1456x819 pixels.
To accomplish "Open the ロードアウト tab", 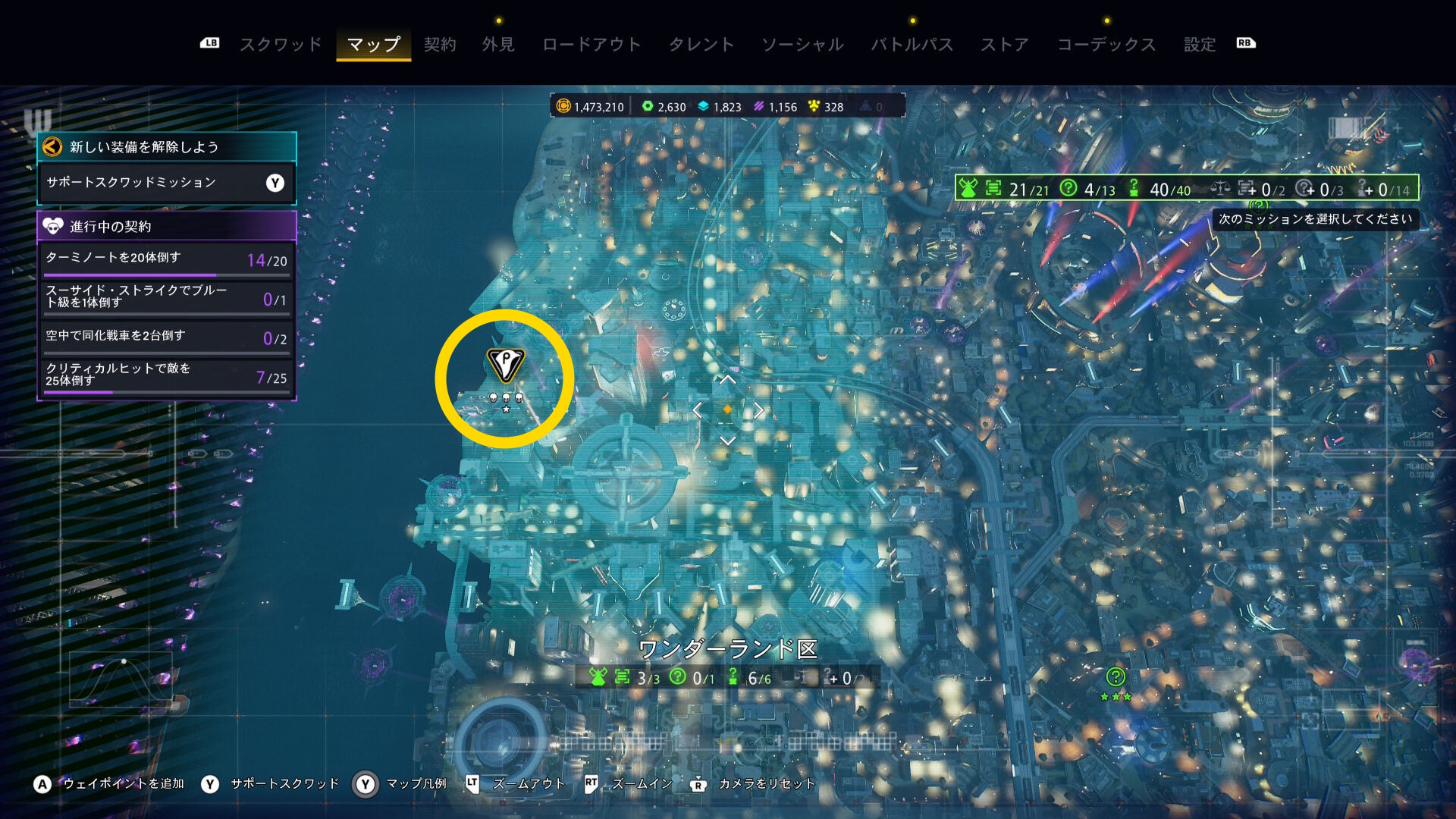I will pos(591,45).
